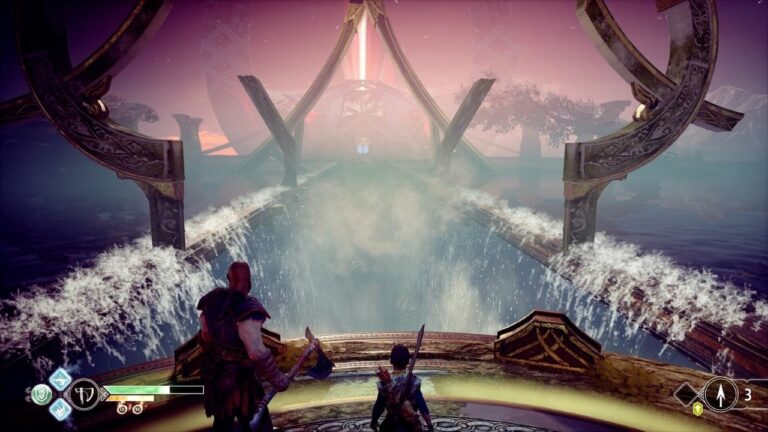This screenshot has height=432, width=768.
Task: Click the Leviathan Axe weapon emblem
Action: click(x=85, y=394)
